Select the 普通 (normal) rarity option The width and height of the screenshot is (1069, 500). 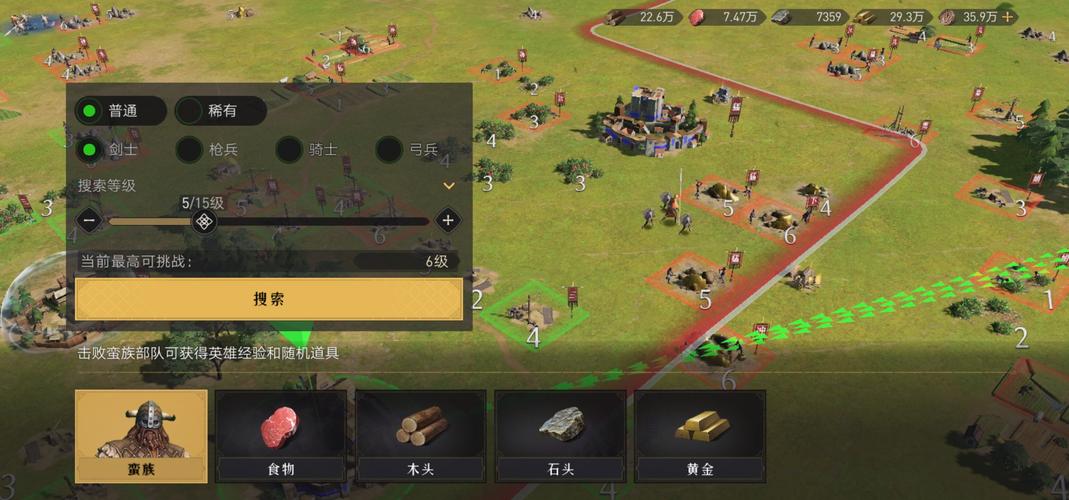(120, 111)
